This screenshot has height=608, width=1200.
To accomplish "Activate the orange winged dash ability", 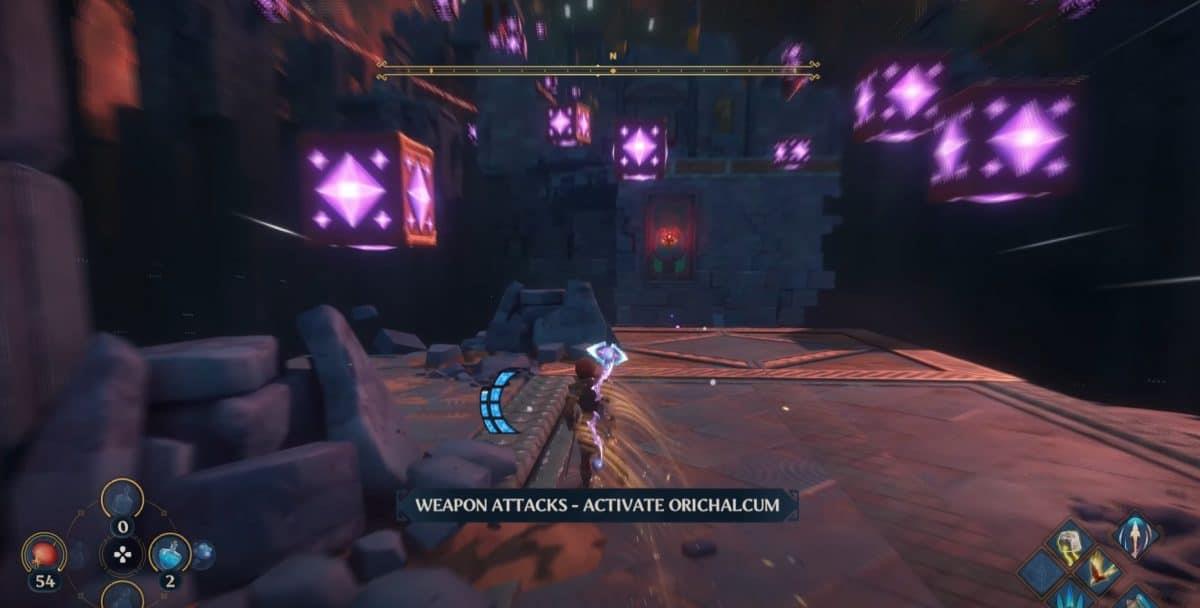I will pyautogui.click(x=1101, y=571).
